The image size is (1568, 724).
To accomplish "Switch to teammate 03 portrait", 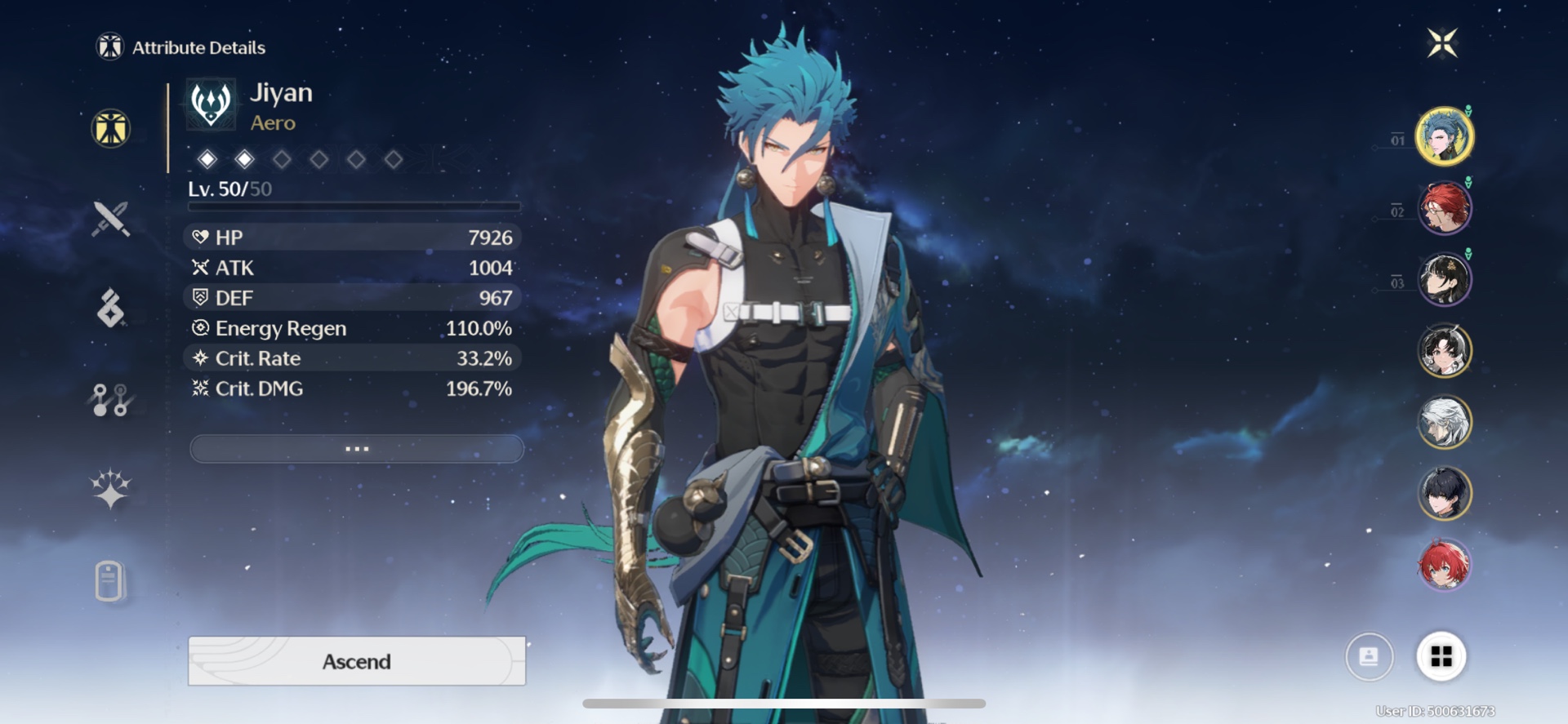I will tap(1445, 279).
